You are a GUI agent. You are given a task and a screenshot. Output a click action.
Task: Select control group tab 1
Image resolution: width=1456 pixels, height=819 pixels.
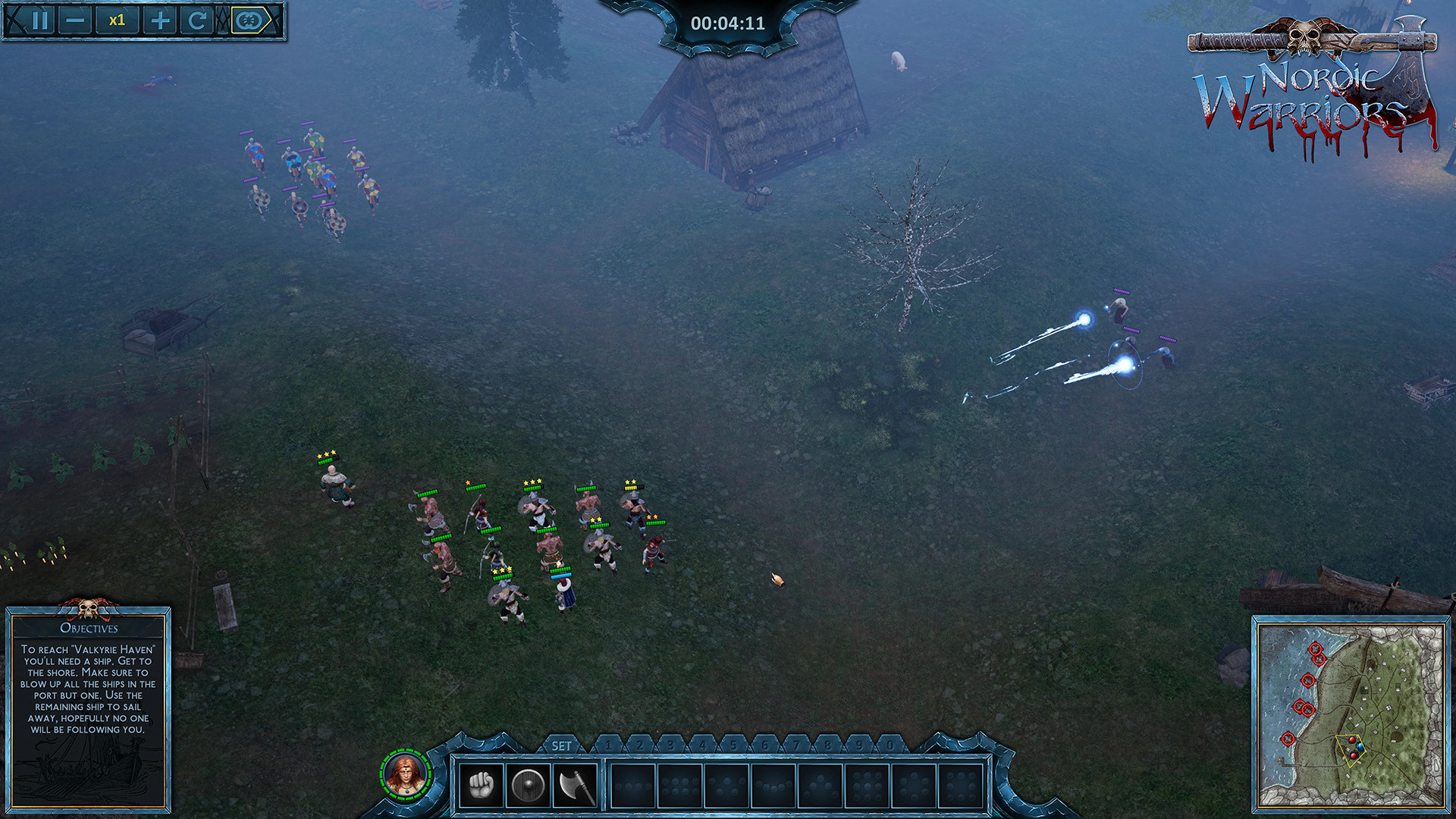pyautogui.click(x=608, y=745)
